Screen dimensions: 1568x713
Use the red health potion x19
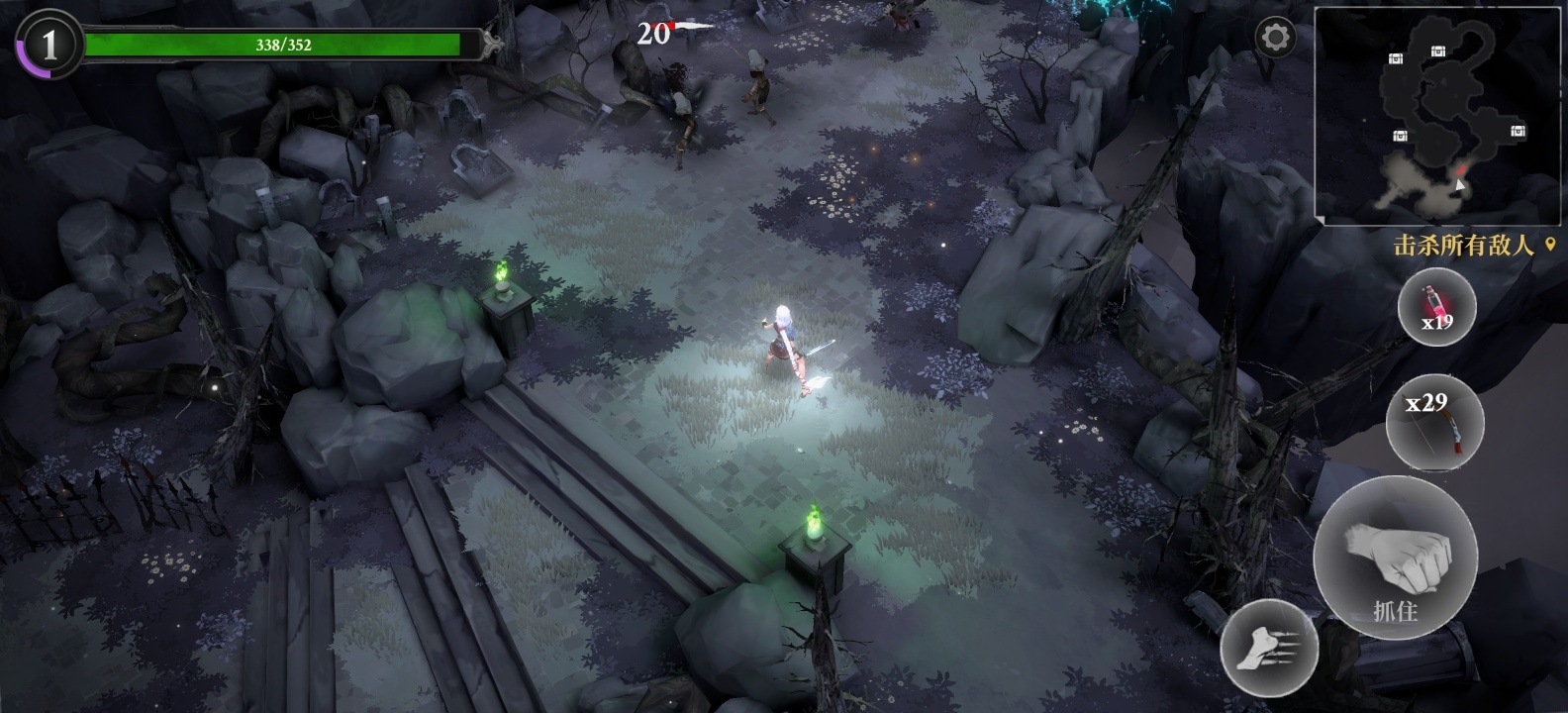point(1436,308)
